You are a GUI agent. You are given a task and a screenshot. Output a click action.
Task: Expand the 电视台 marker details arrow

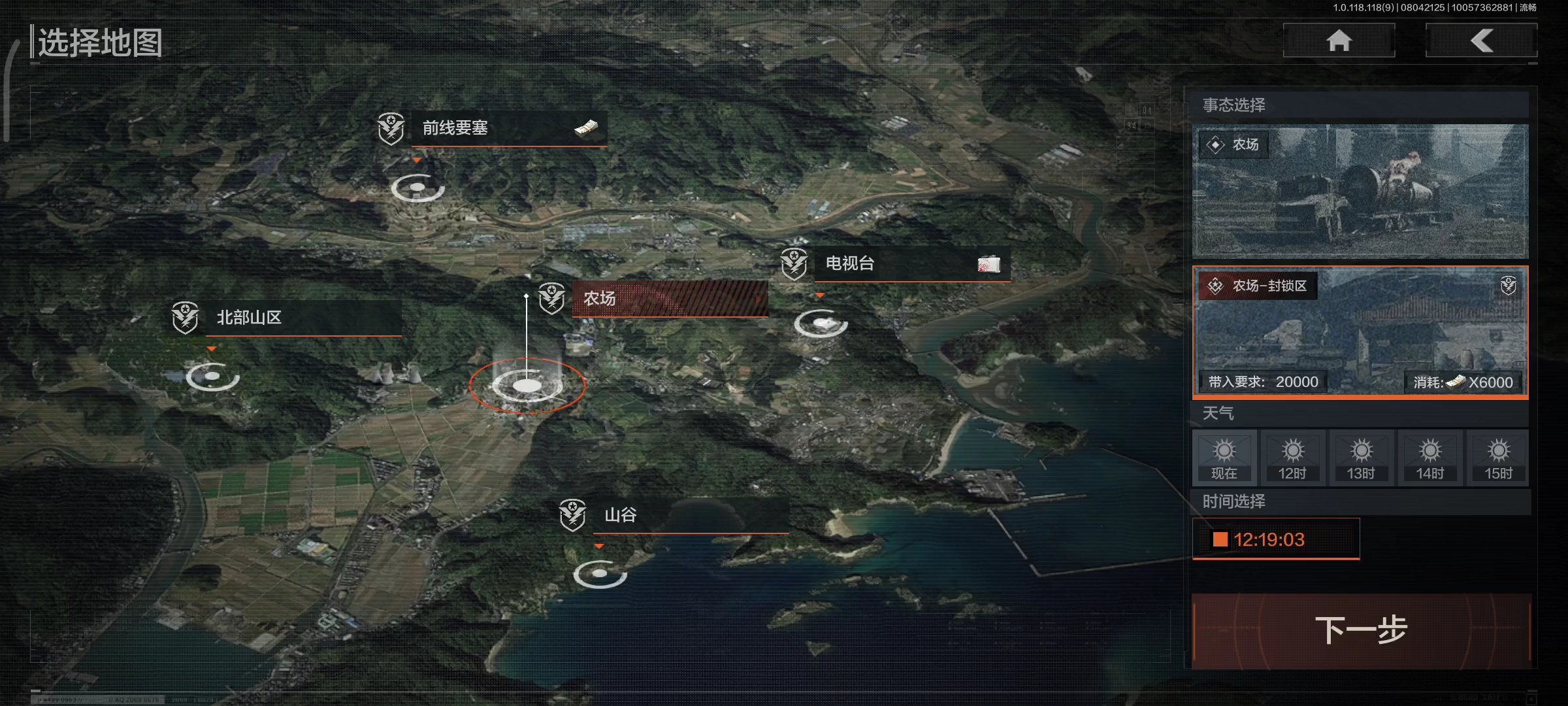click(x=821, y=295)
